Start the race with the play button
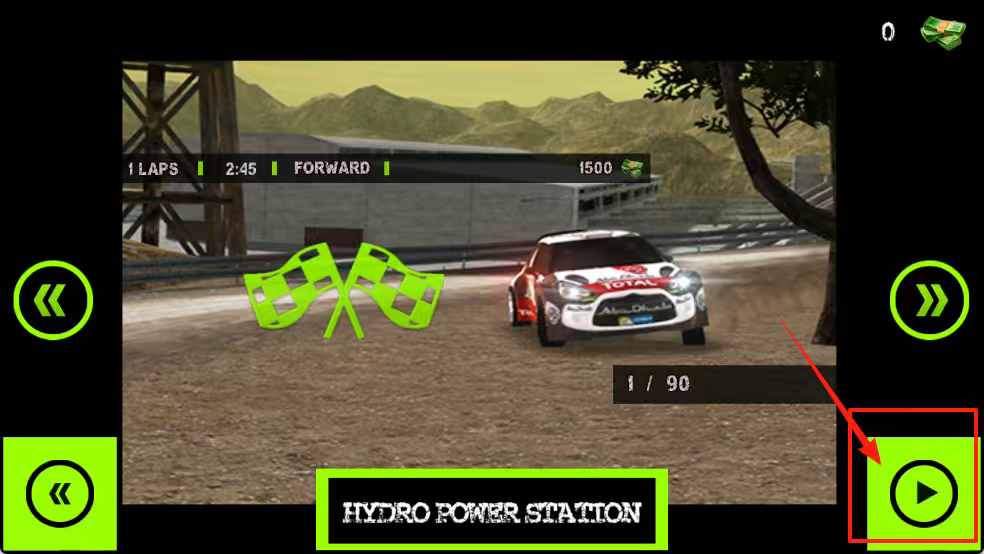 tap(923, 492)
